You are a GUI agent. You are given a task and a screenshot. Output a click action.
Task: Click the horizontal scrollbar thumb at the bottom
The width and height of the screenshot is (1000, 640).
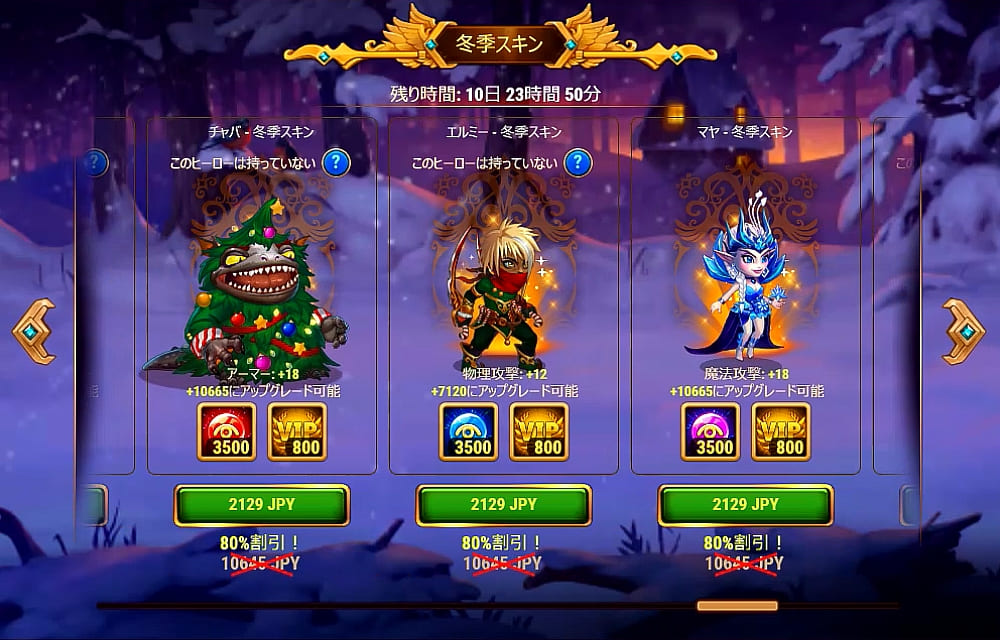pyautogui.click(x=737, y=605)
